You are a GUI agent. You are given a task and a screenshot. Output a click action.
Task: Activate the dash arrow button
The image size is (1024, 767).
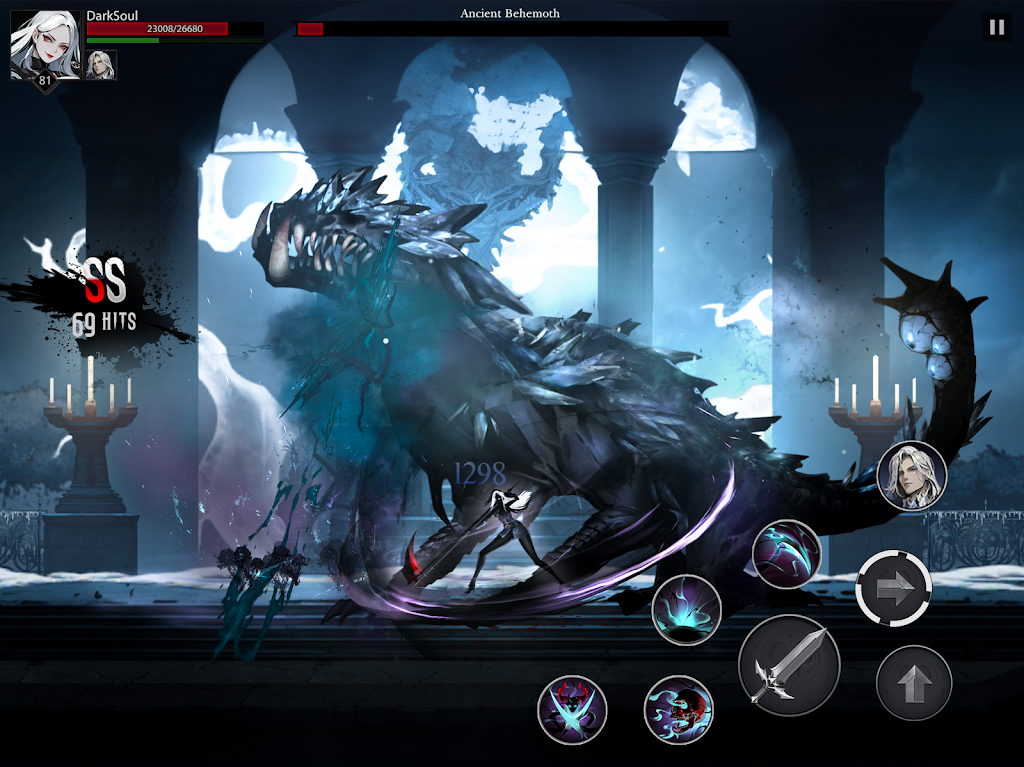coord(893,589)
